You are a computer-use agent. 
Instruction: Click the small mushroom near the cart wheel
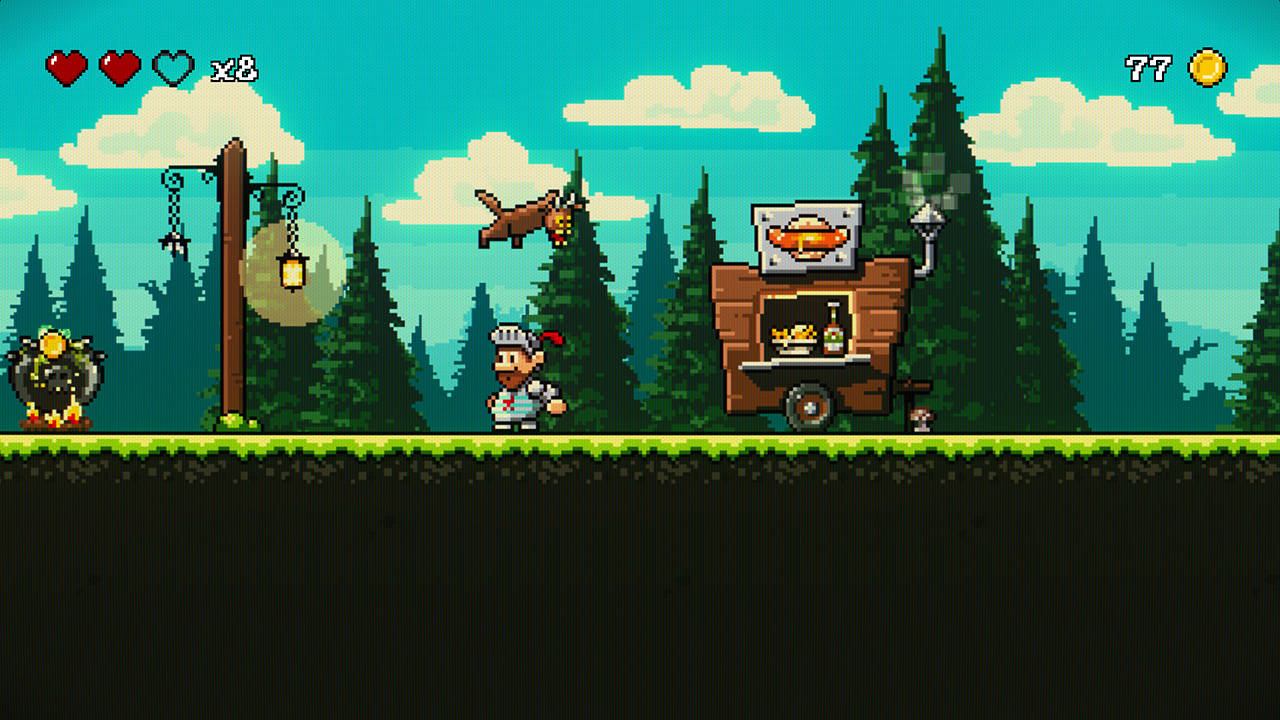pos(919,419)
